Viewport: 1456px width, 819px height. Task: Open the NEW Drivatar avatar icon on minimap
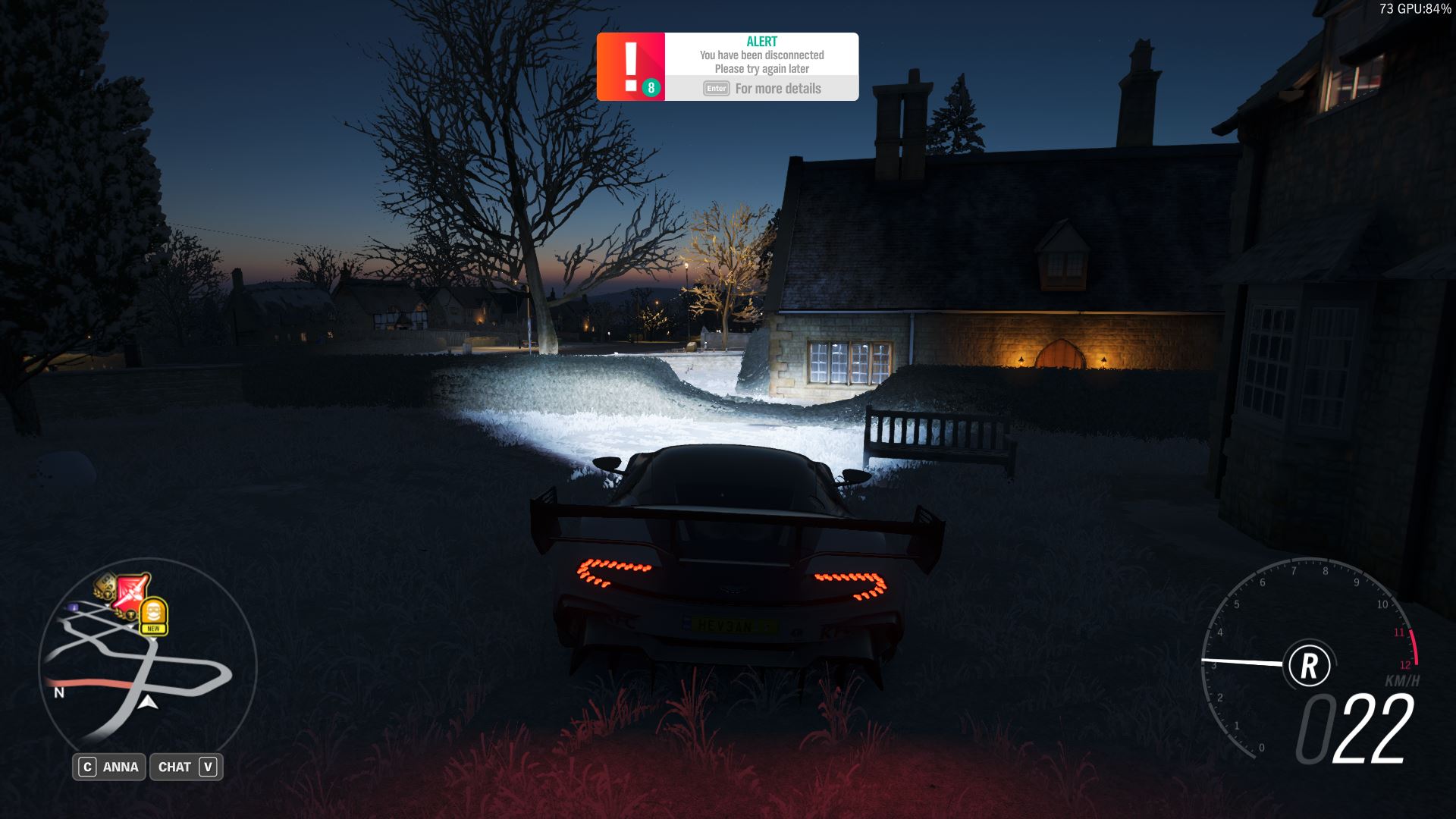(154, 610)
